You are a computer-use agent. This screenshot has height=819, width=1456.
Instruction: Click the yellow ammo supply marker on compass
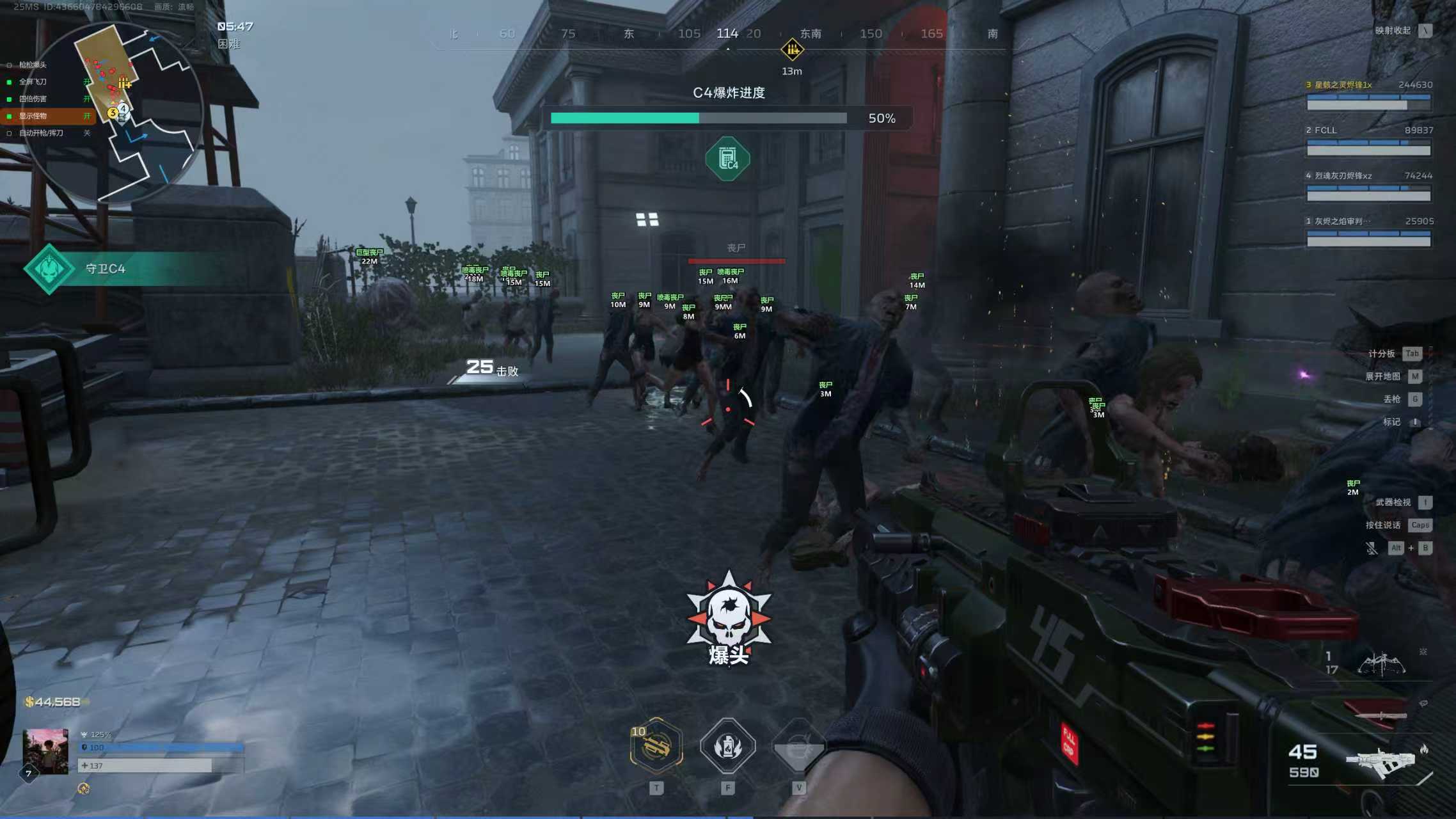[x=792, y=49]
